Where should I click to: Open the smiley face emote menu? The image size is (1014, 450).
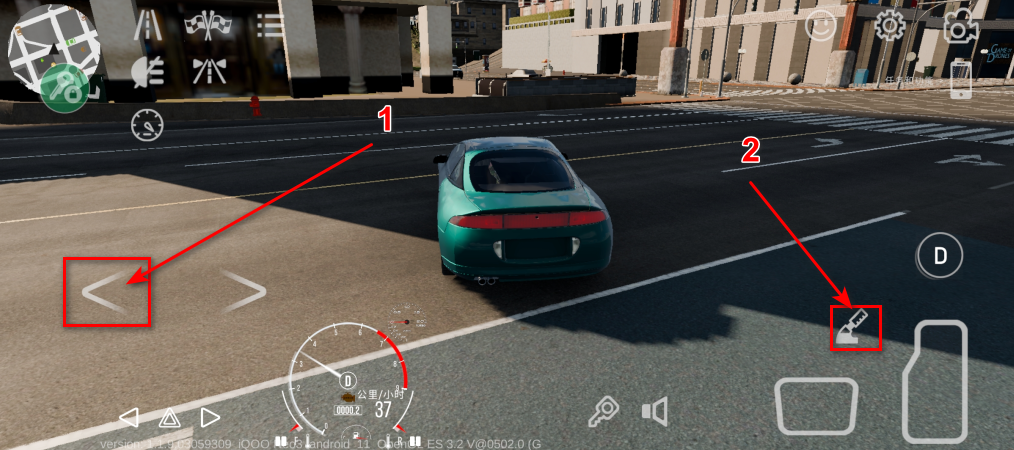pos(820,26)
